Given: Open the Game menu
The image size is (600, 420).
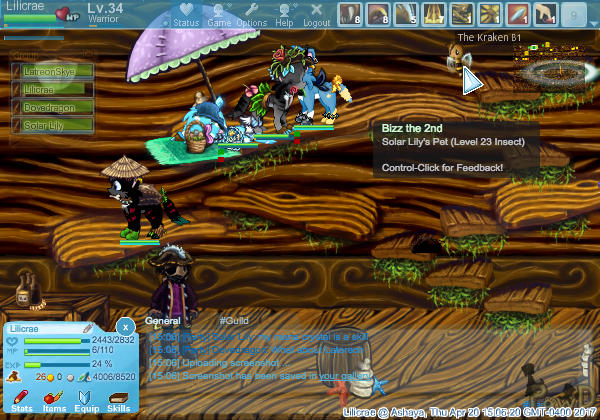Looking at the screenshot, I should pos(219,14).
